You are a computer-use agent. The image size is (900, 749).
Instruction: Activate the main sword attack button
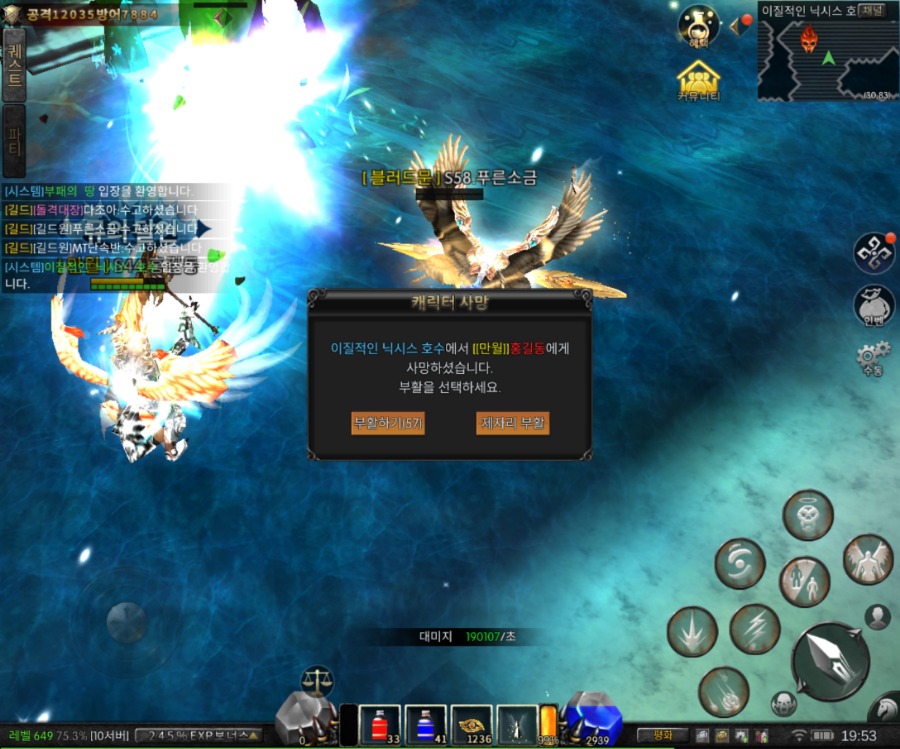point(830,660)
